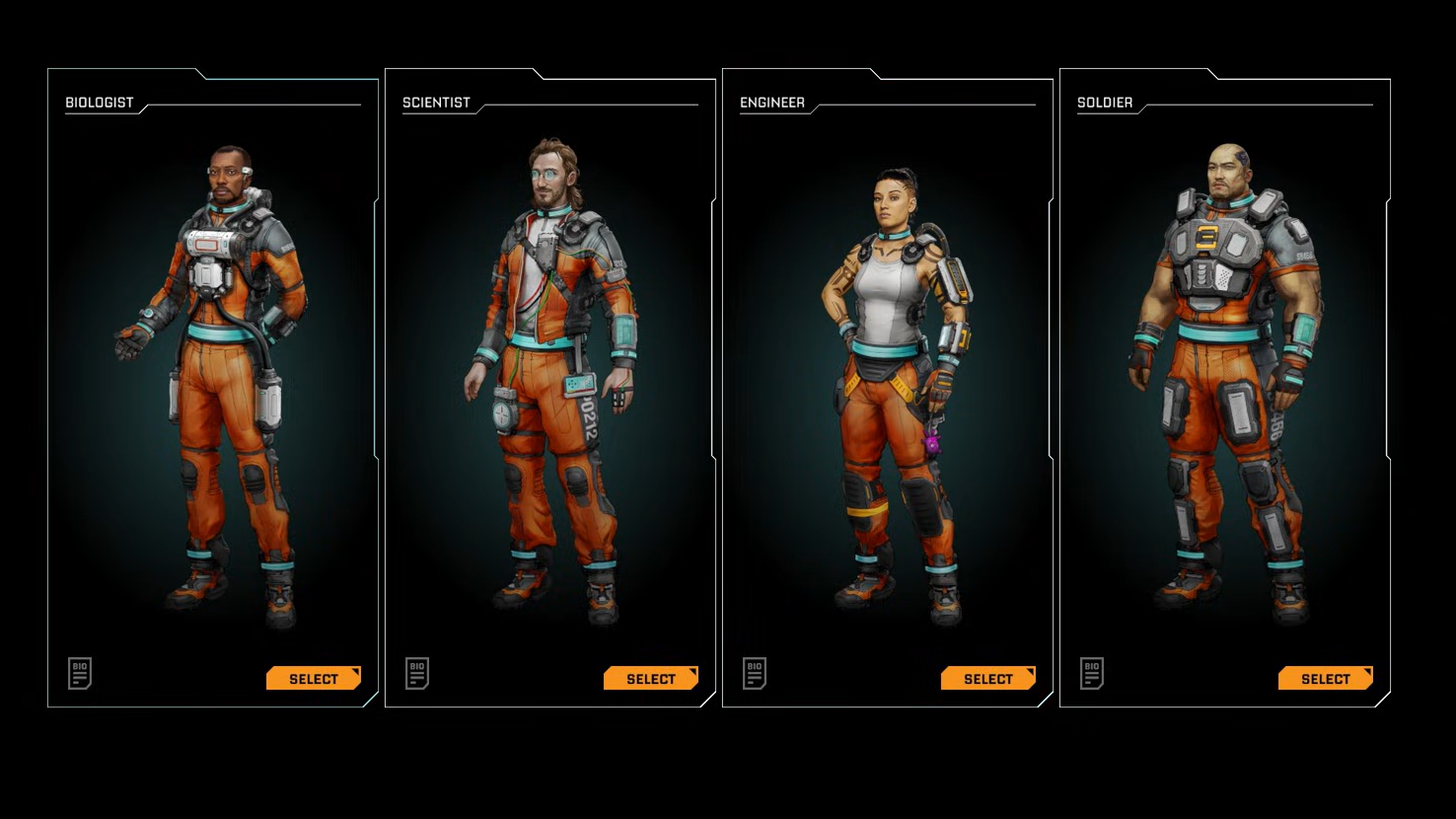Confirm the Soldier with his Select button
This screenshot has height=819, width=1456.
pyautogui.click(x=1325, y=679)
